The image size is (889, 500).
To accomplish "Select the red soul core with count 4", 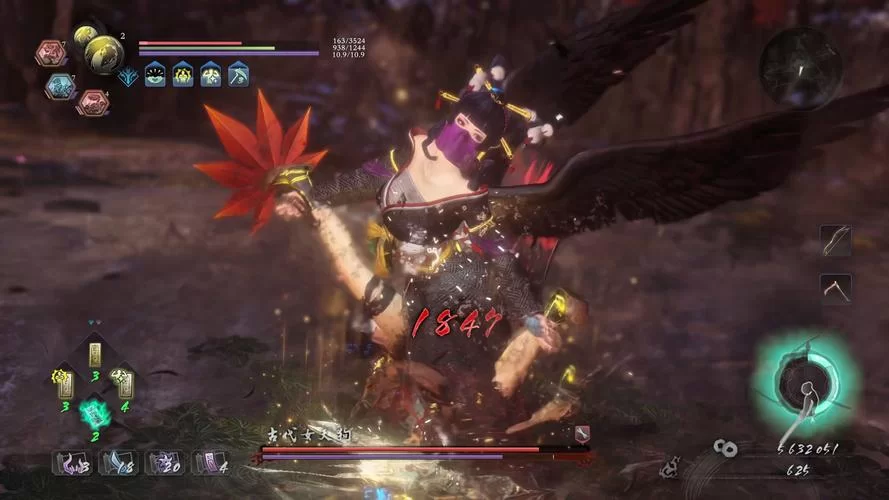I will (93, 101).
